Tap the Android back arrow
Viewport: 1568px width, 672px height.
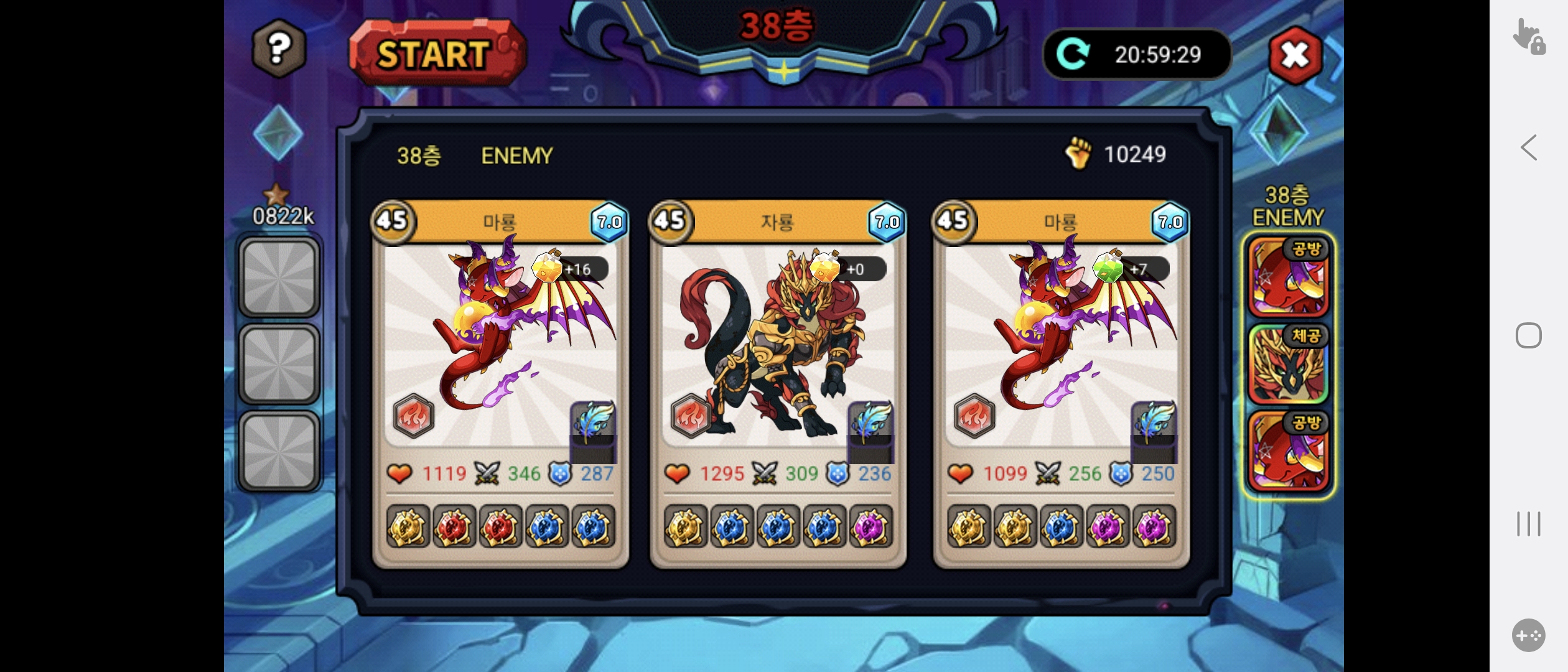pyautogui.click(x=1528, y=147)
